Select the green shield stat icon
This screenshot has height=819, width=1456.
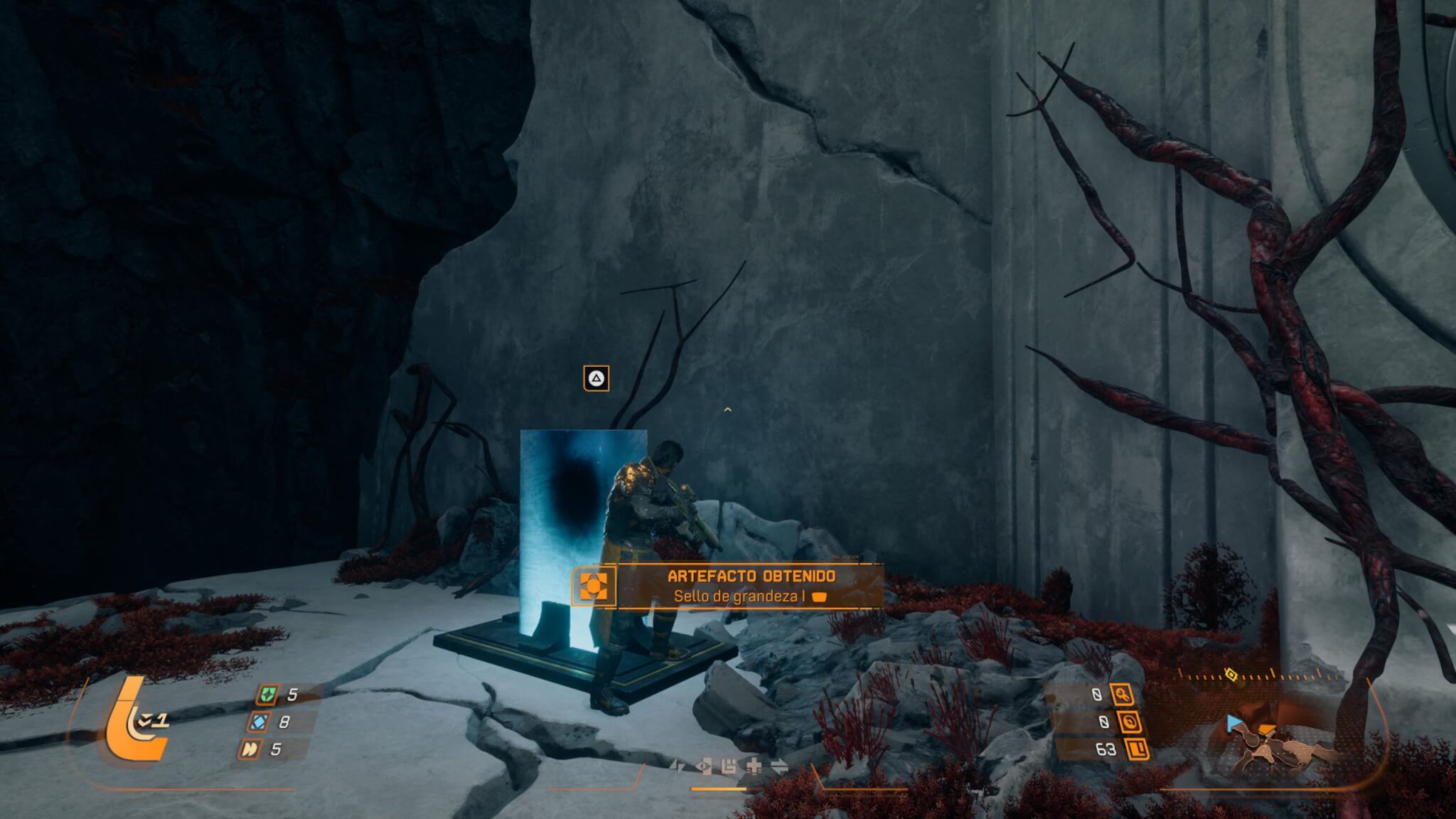(x=267, y=695)
